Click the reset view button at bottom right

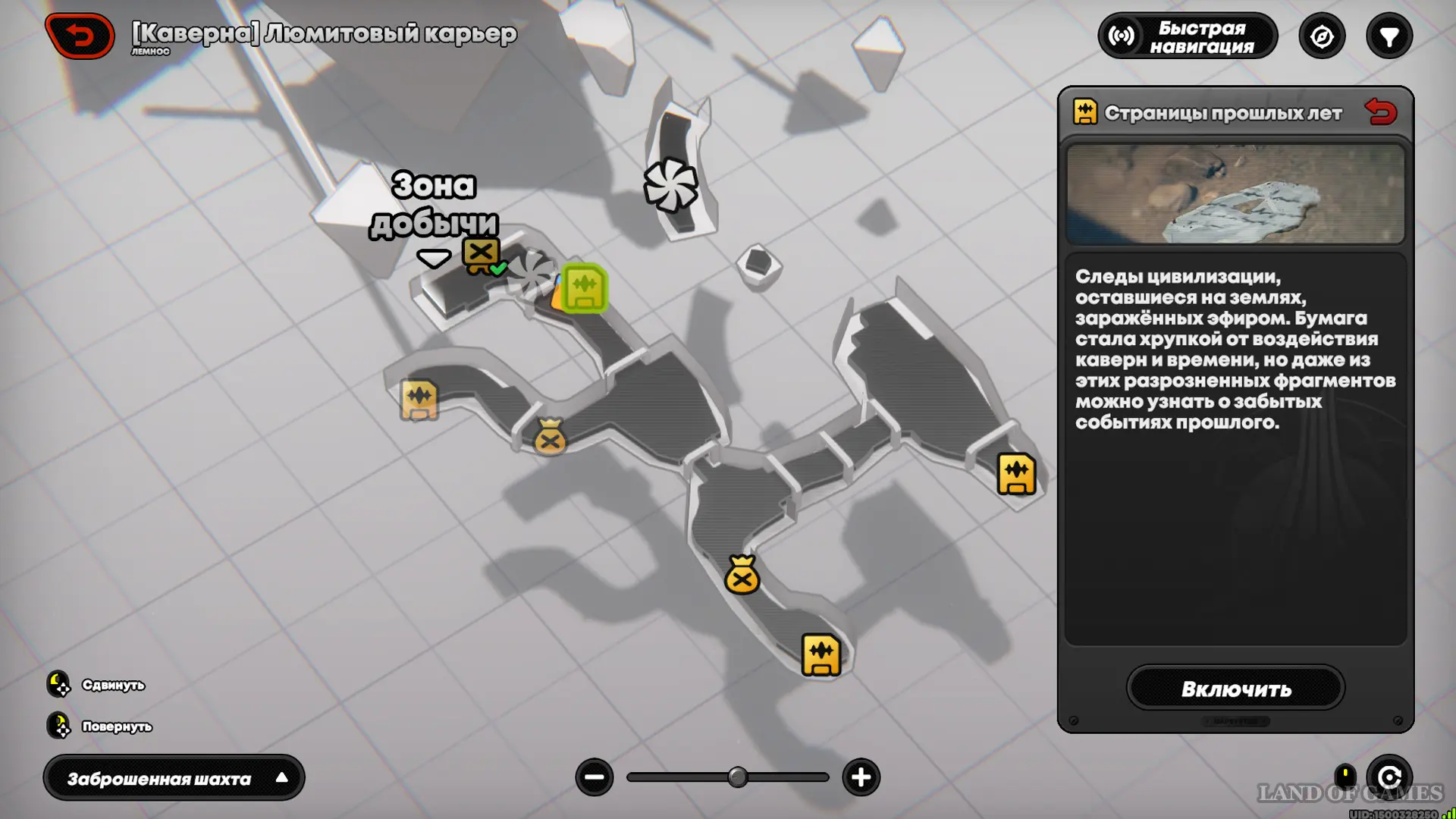click(x=1389, y=777)
